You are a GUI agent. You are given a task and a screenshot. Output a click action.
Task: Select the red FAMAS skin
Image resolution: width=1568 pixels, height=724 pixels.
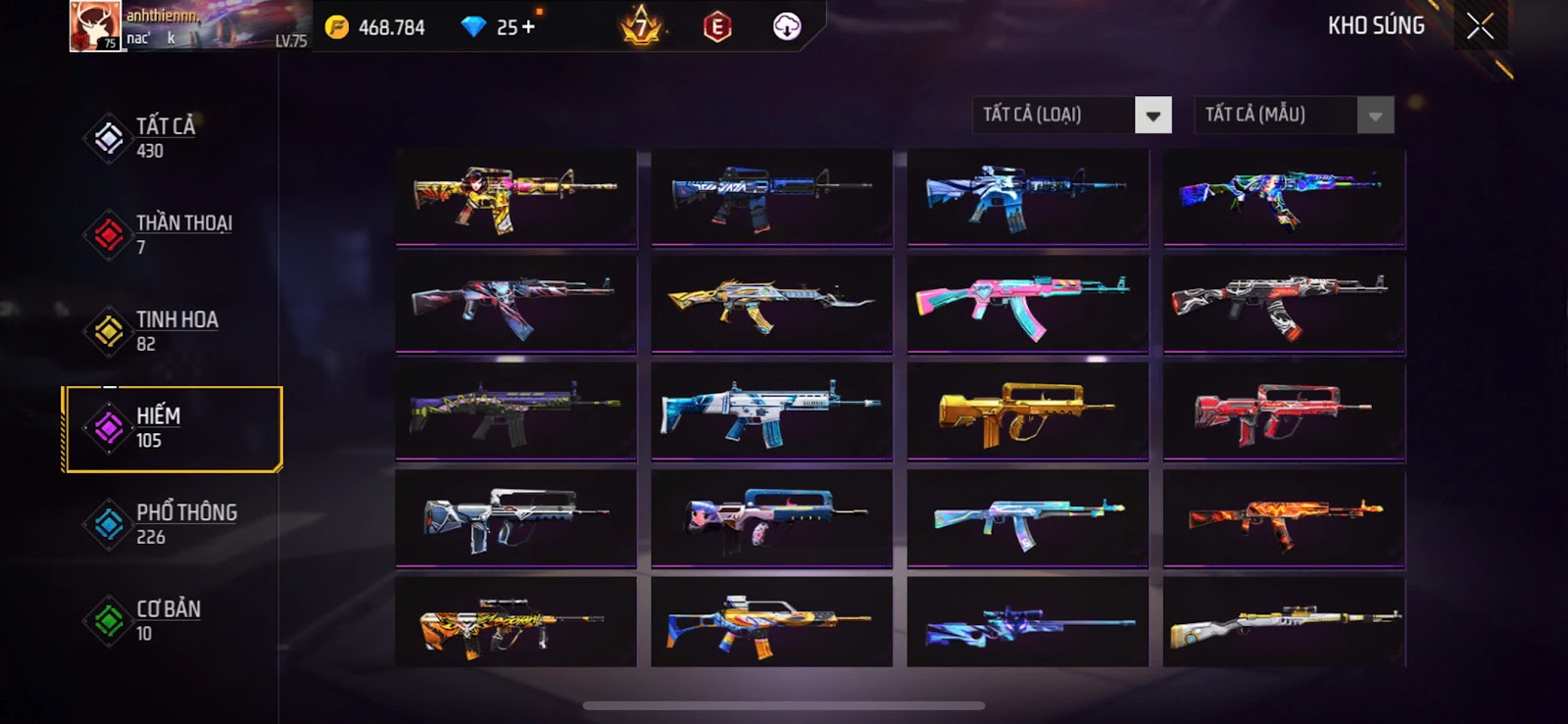(x=1284, y=411)
